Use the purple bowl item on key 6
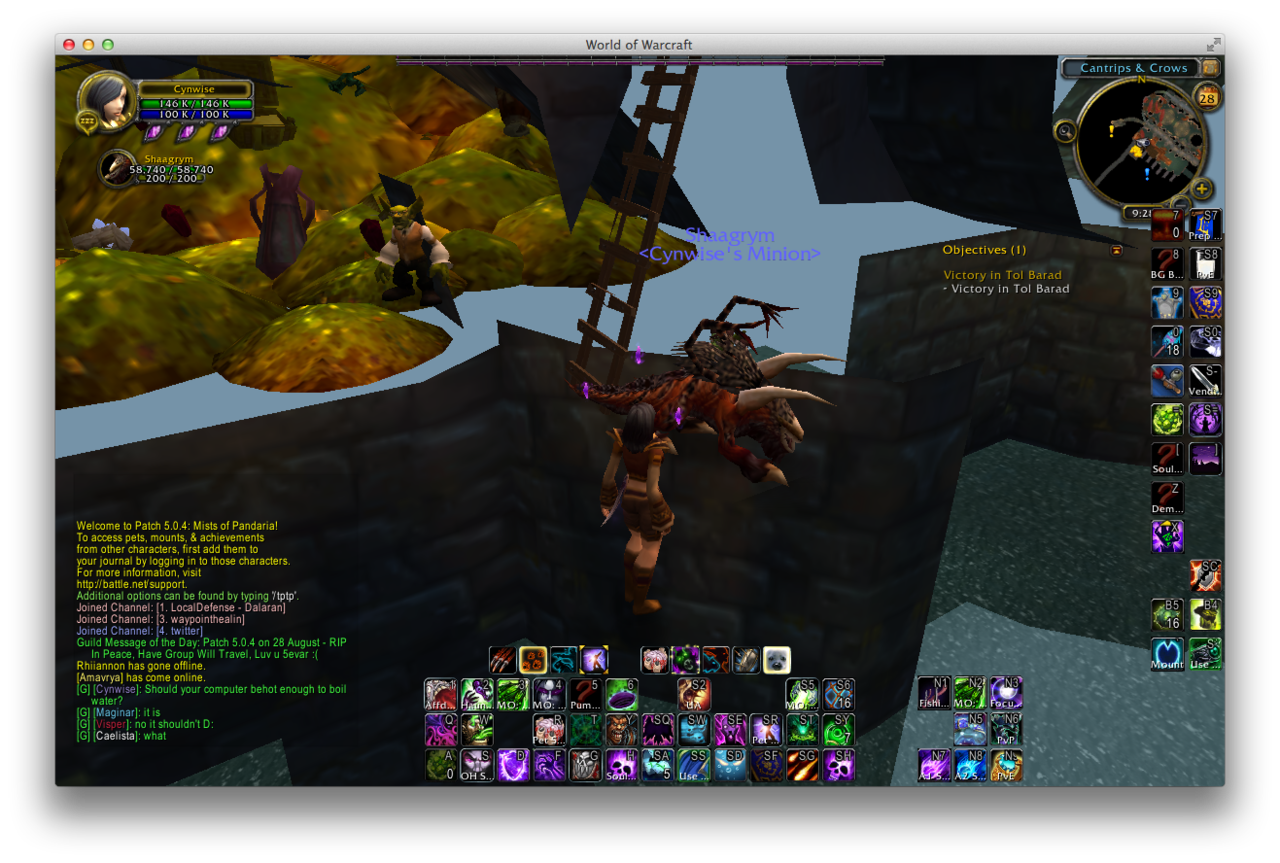1280x863 pixels. point(622,694)
